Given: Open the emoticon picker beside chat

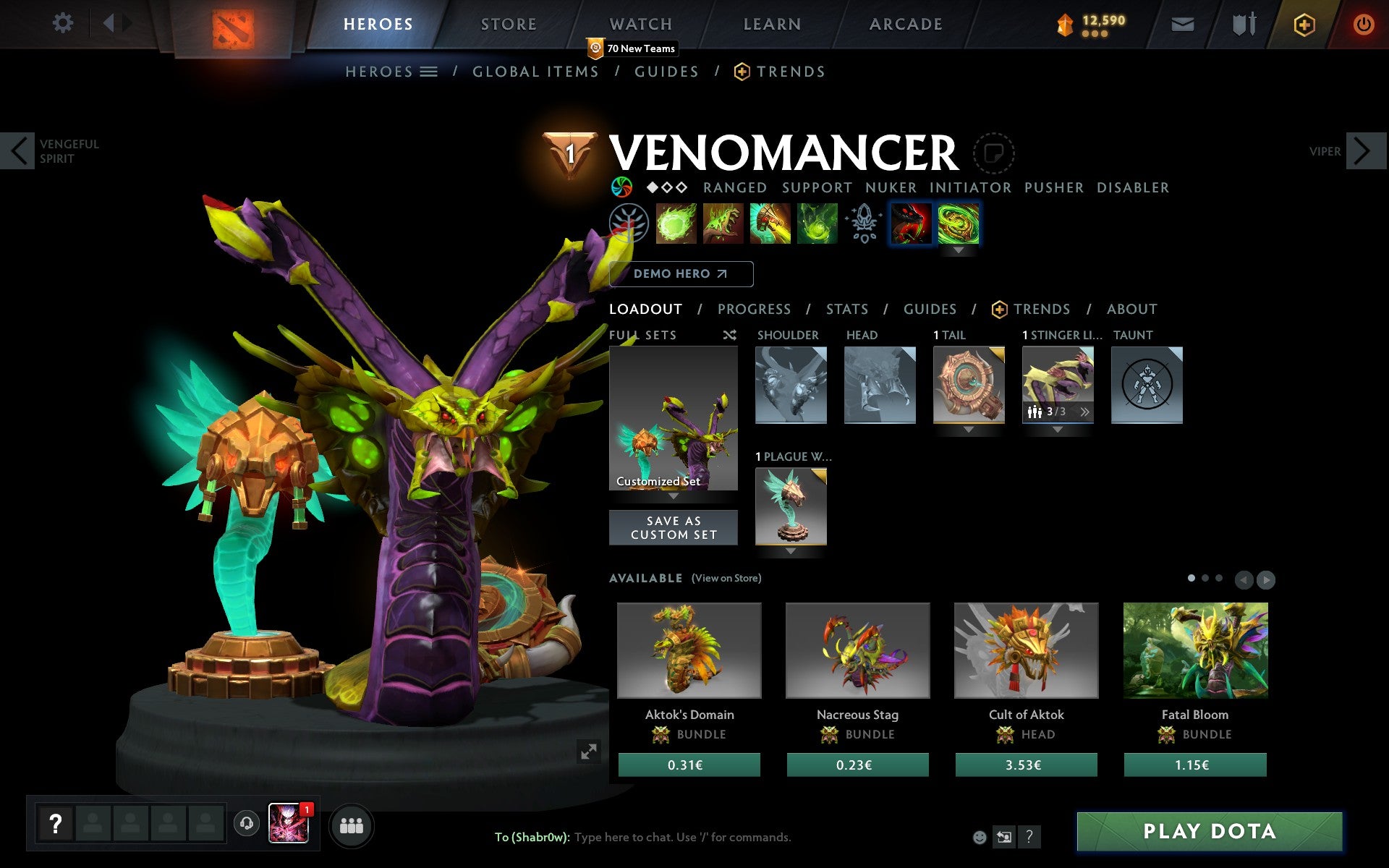Looking at the screenshot, I should coord(980,837).
